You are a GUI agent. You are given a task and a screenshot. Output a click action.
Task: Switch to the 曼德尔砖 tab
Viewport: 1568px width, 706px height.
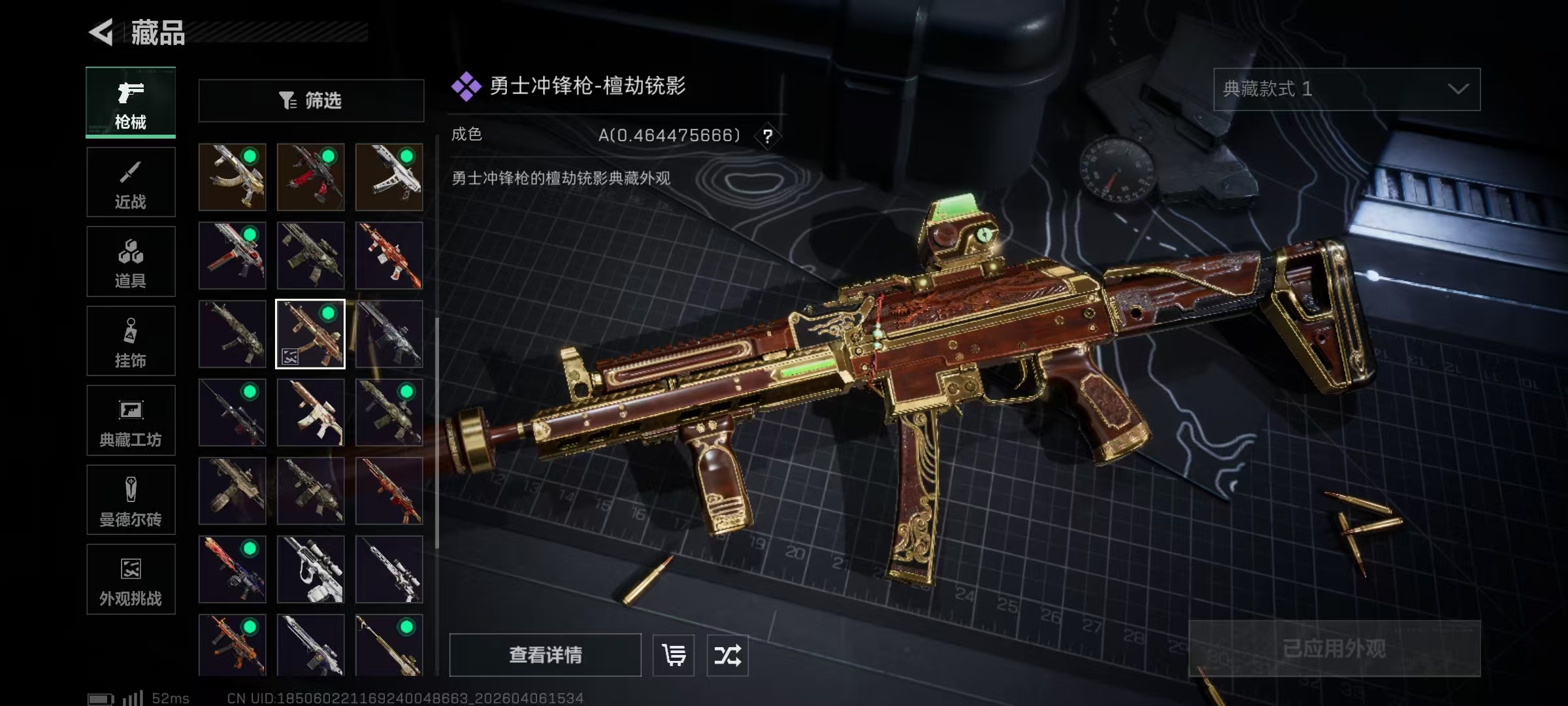pos(131,500)
